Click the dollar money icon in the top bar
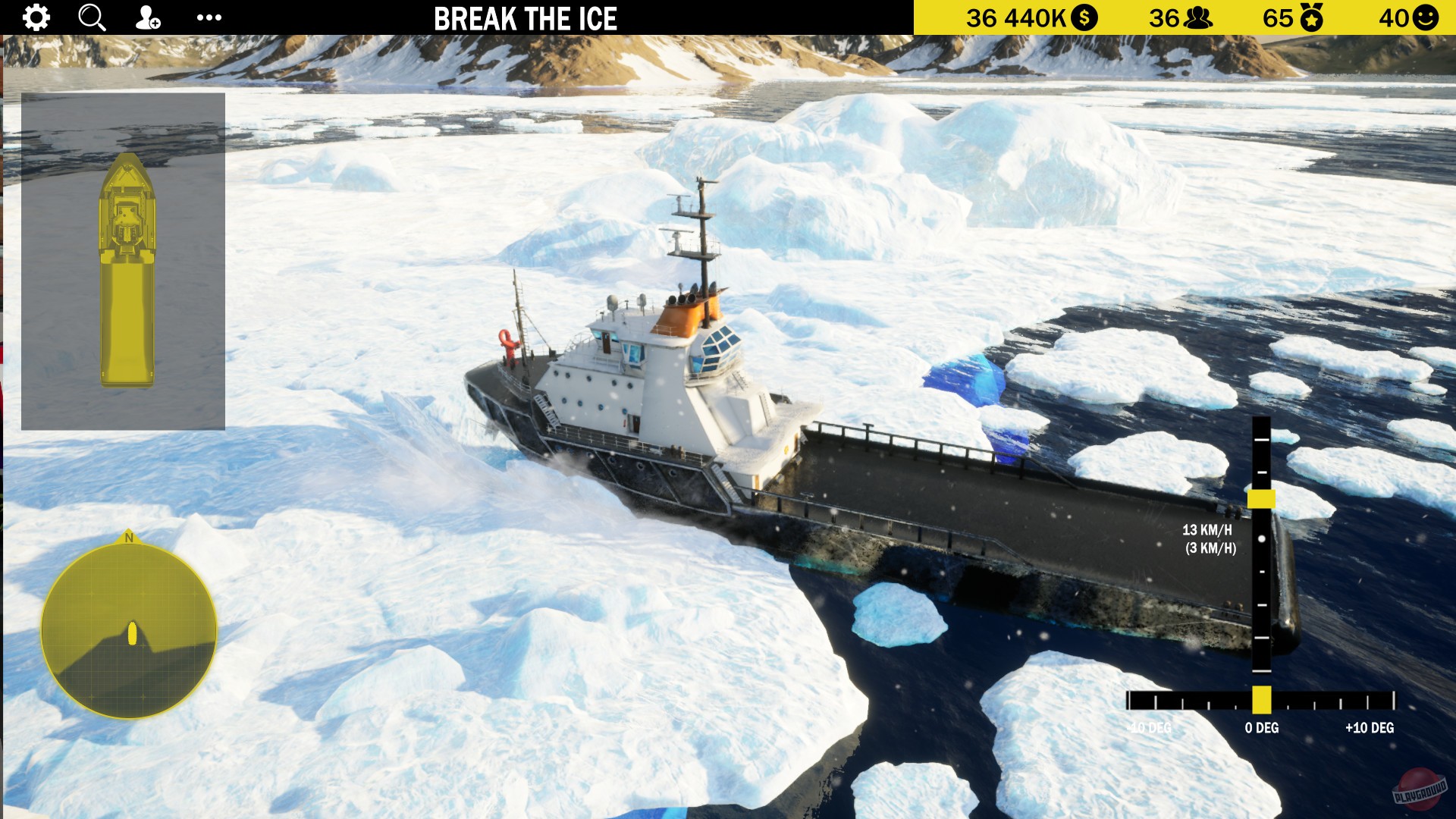The width and height of the screenshot is (1456, 819). [1084, 16]
